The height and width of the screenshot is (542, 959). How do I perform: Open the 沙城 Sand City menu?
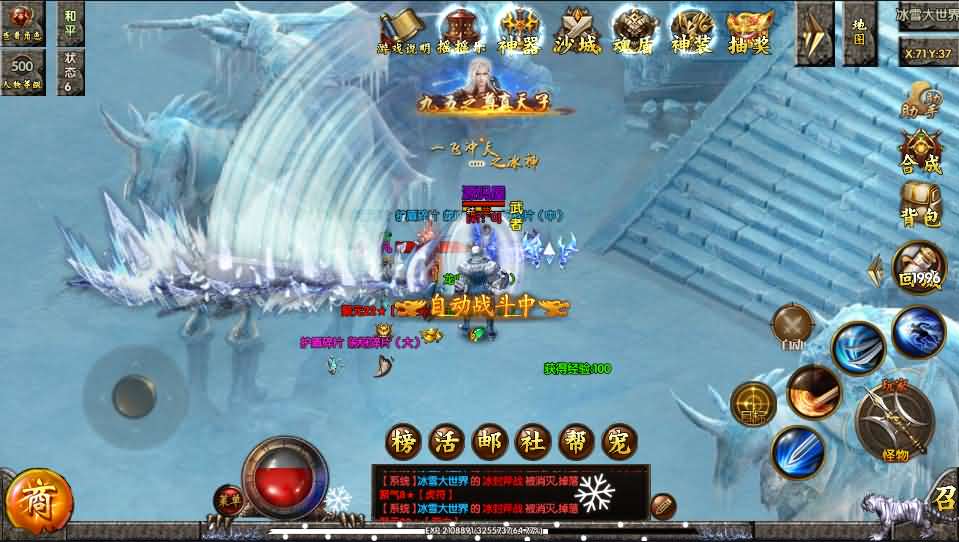[579, 29]
